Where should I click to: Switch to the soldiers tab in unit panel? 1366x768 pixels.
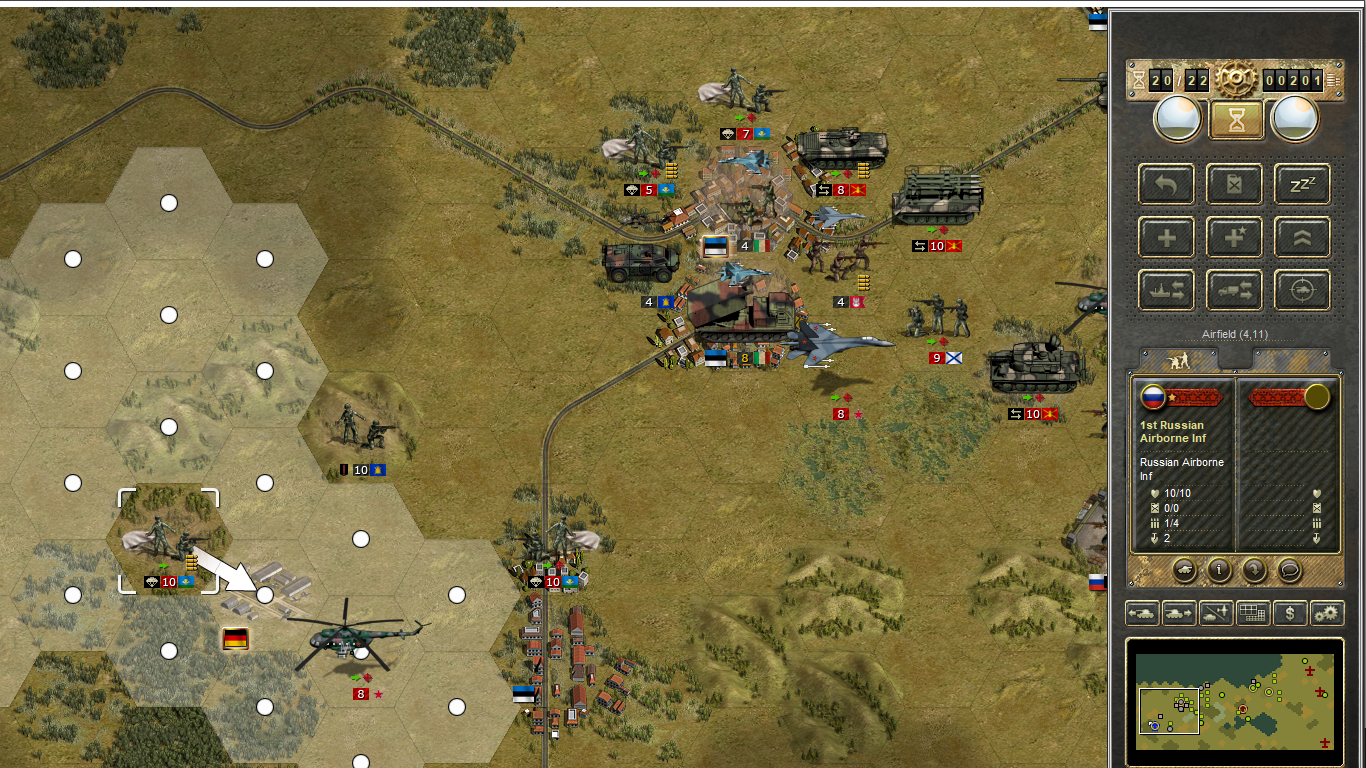click(1178, 359)
